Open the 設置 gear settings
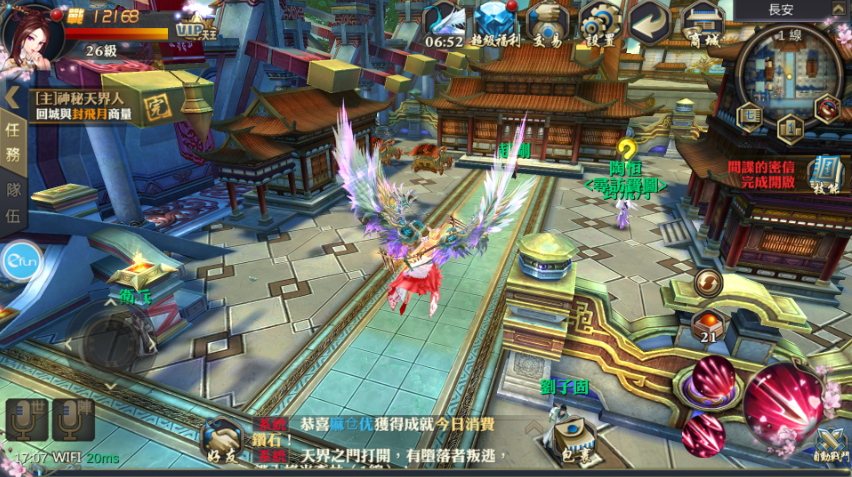 click(x=599, y=24)
